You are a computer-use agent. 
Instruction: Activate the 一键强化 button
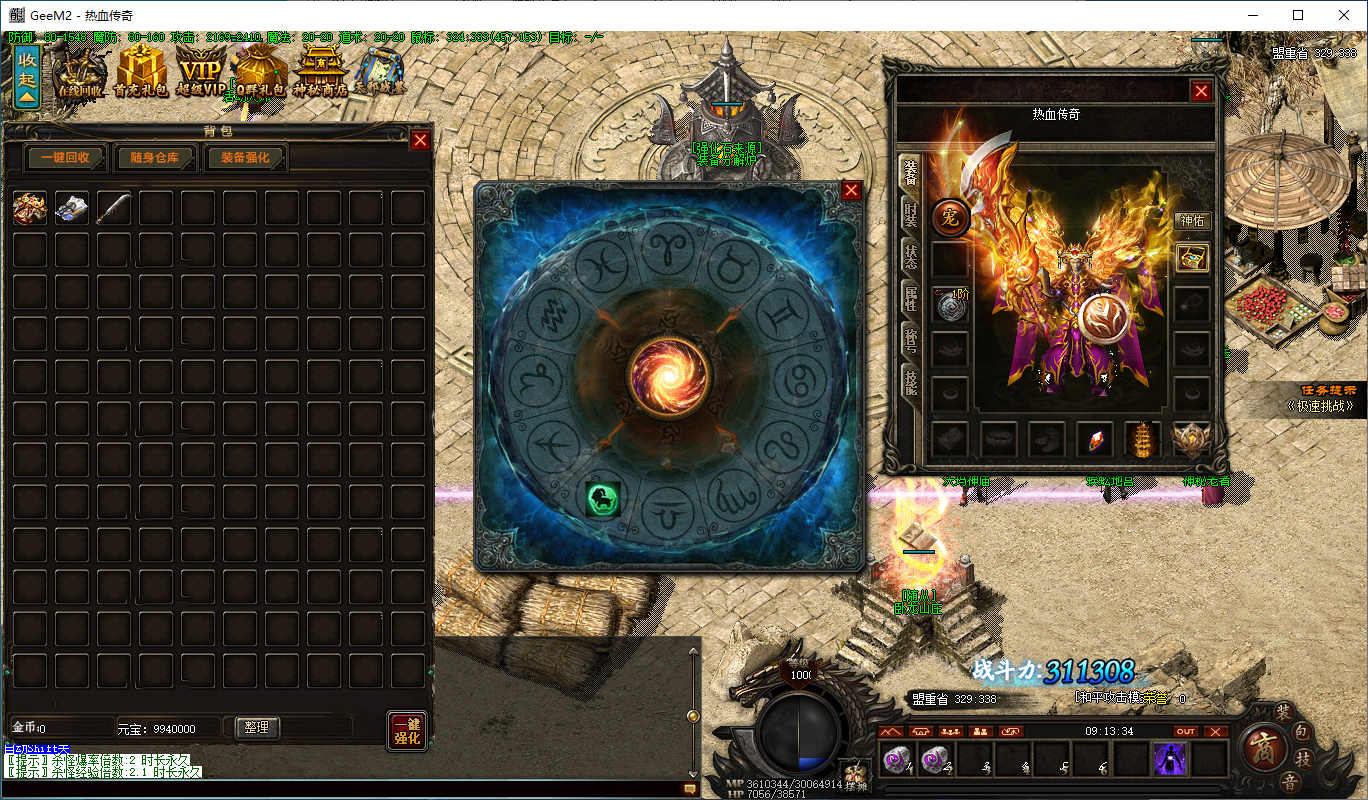(x=406, y=731)
